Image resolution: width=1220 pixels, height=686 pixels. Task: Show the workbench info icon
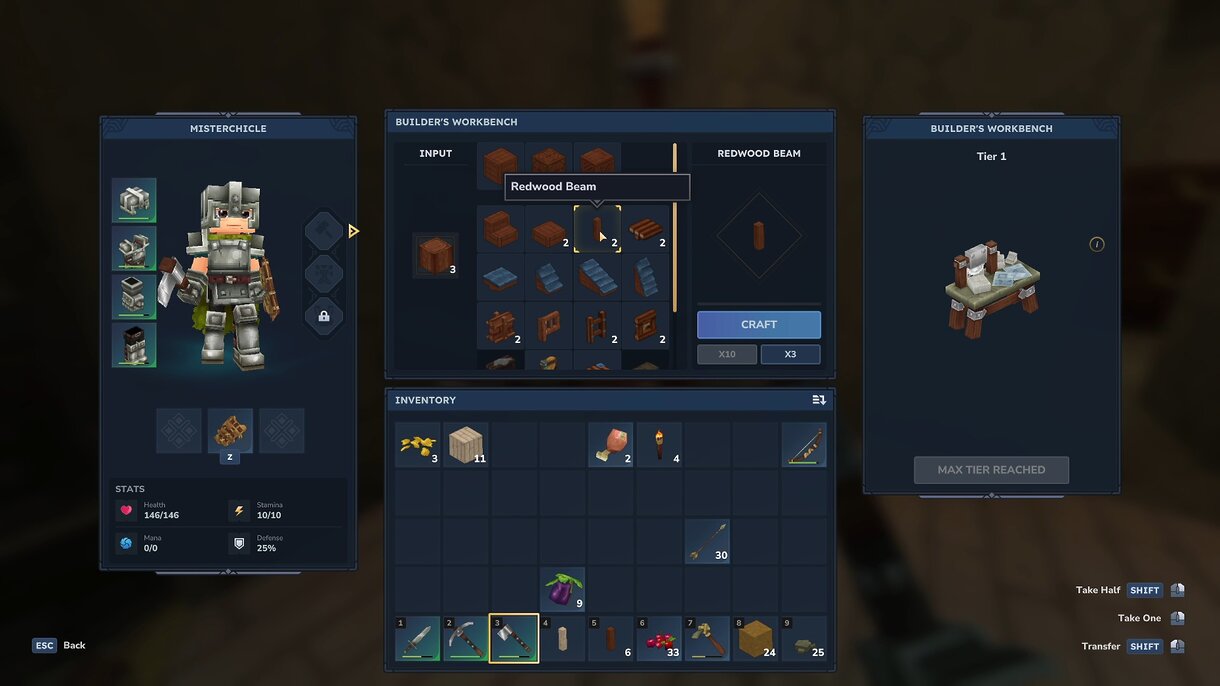(1097, 244)
